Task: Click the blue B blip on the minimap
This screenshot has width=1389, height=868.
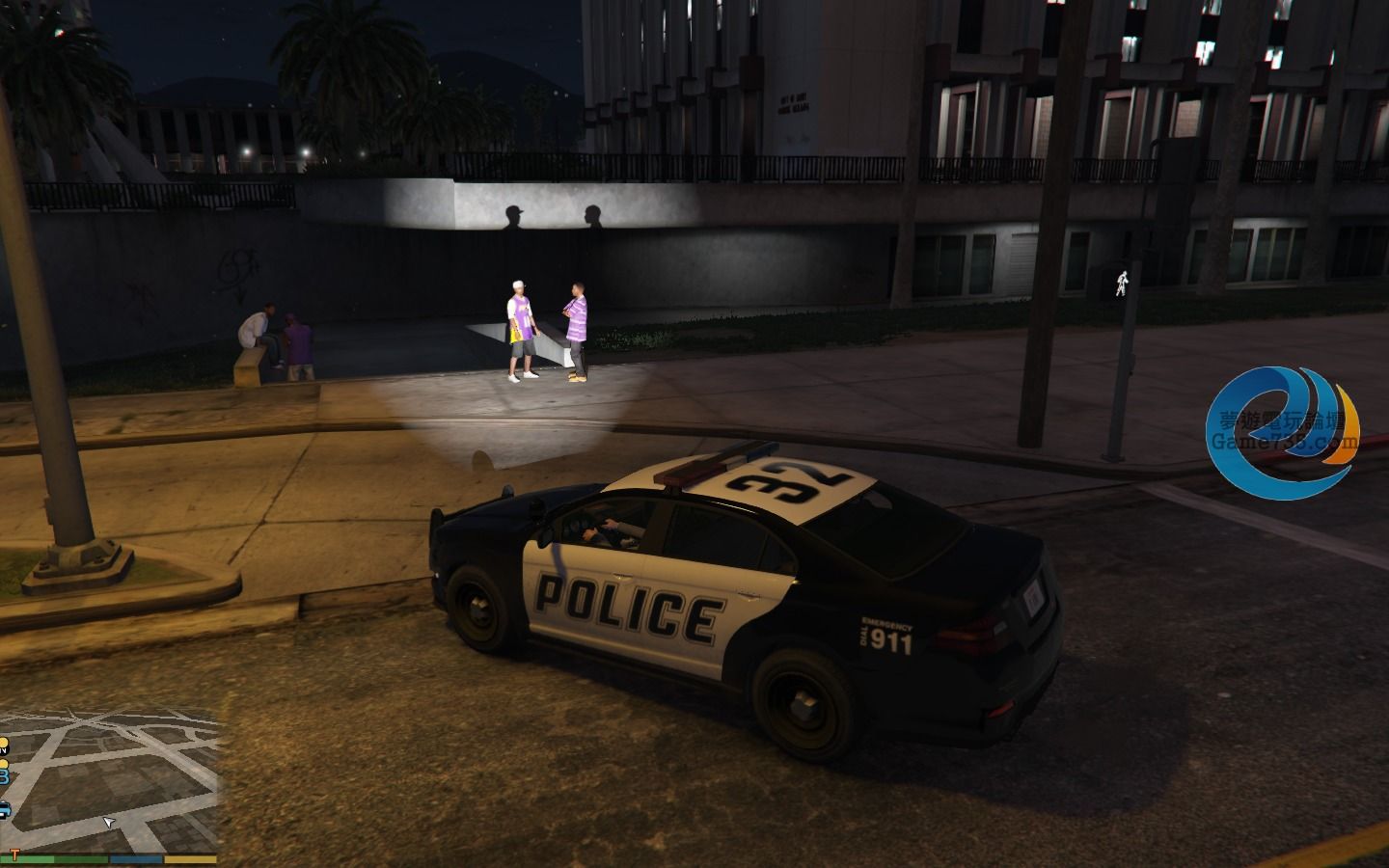Action: click(4, 775)
